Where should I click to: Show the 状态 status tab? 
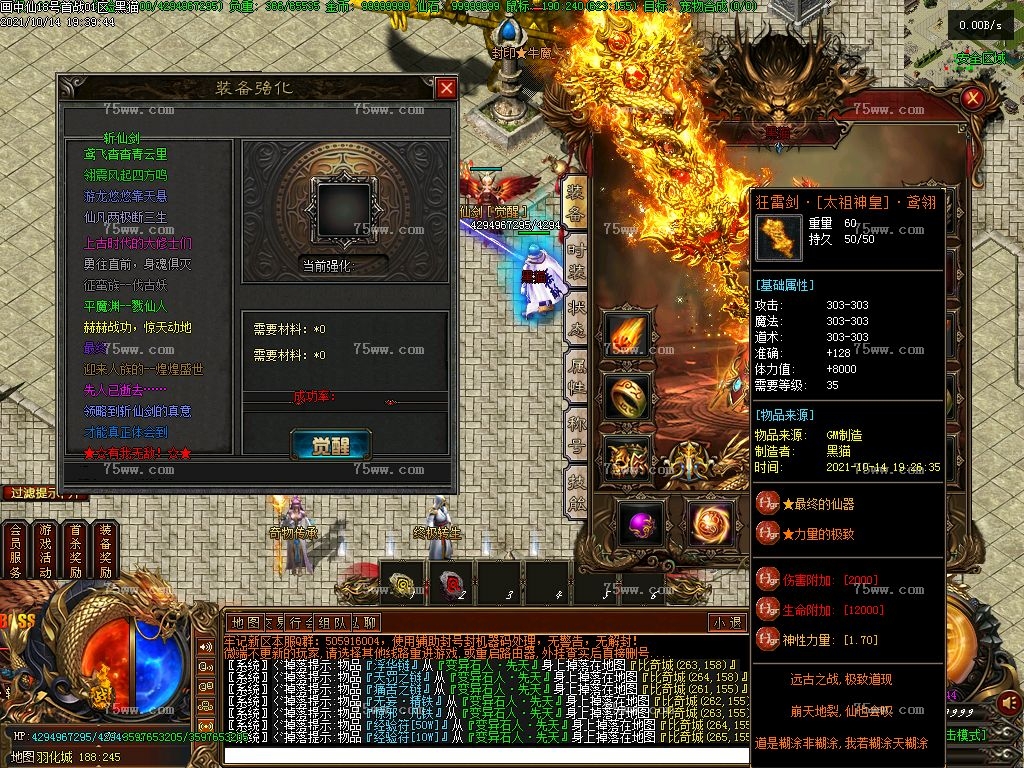[x=576, y=316]
